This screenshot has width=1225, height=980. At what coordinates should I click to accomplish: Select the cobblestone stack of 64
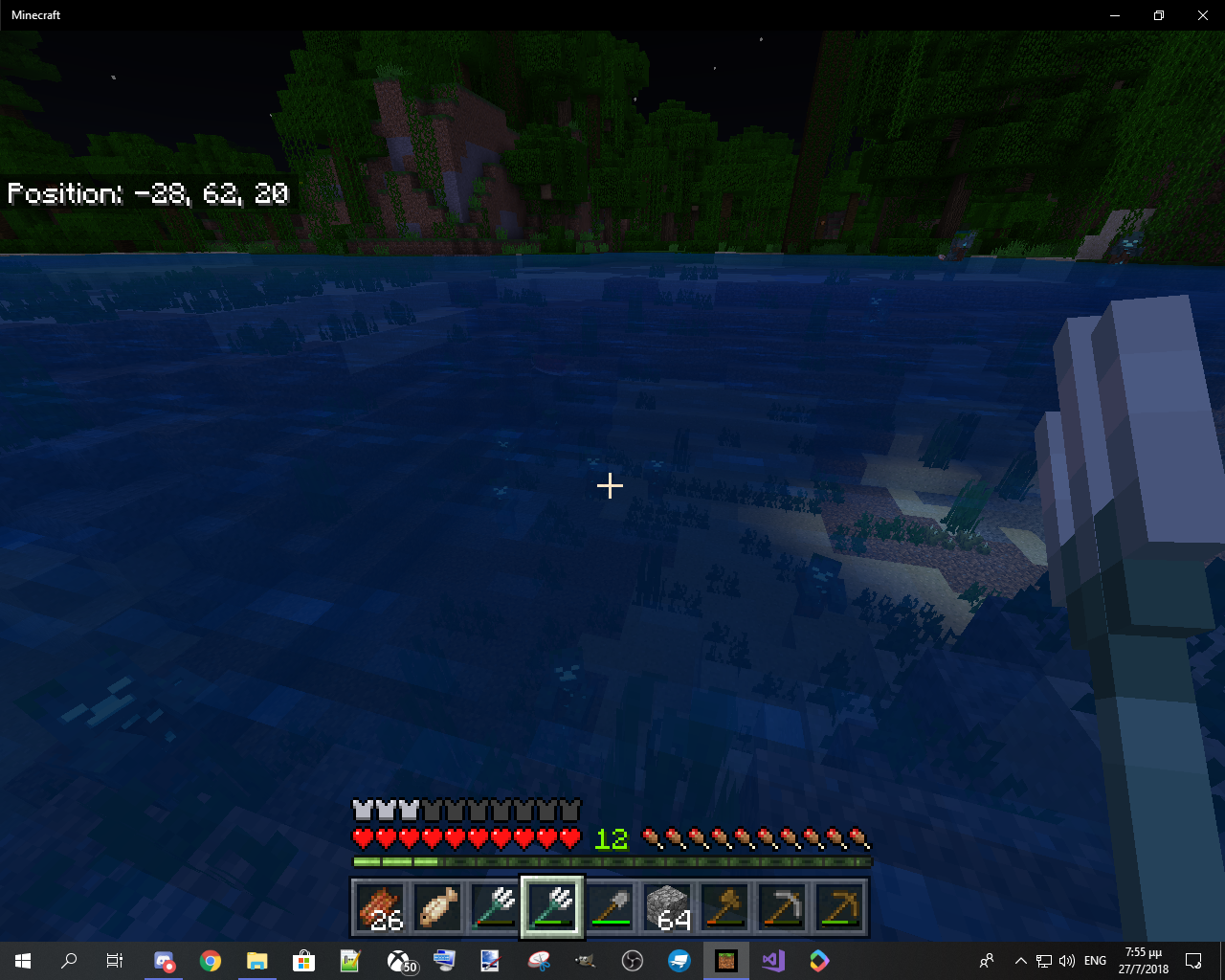(667, 907)
